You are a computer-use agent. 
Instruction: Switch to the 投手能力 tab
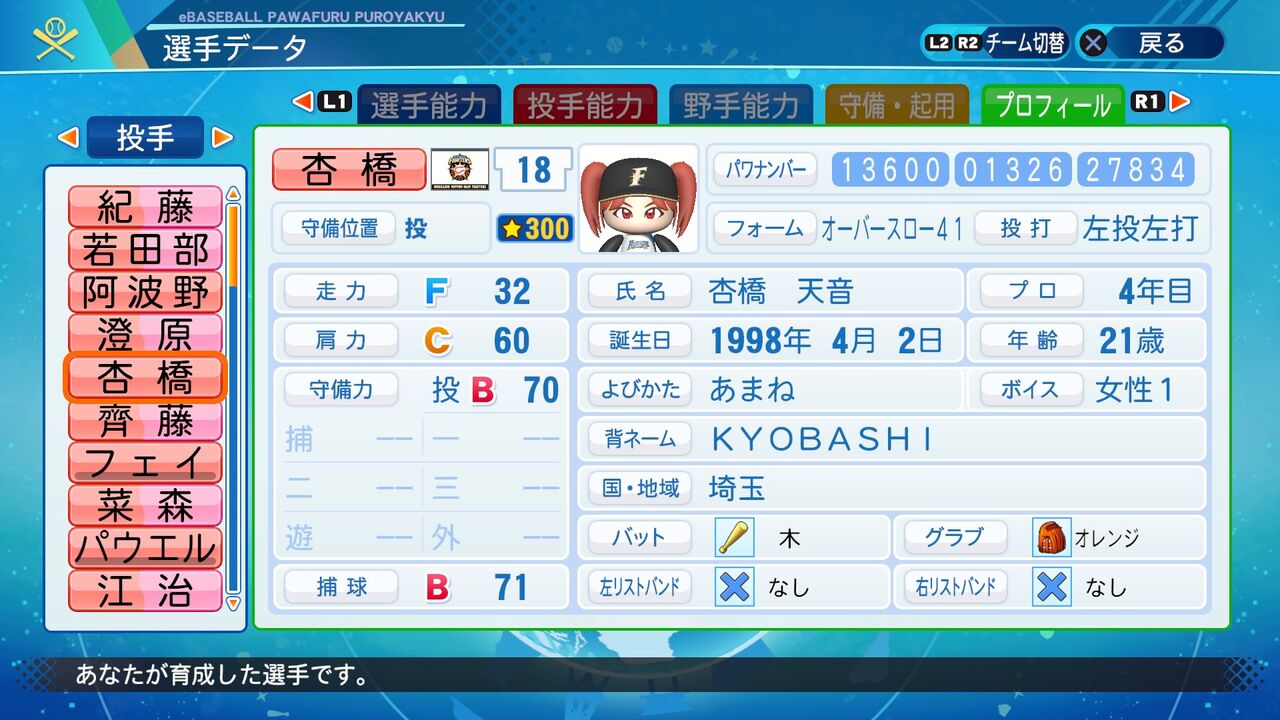585,102
